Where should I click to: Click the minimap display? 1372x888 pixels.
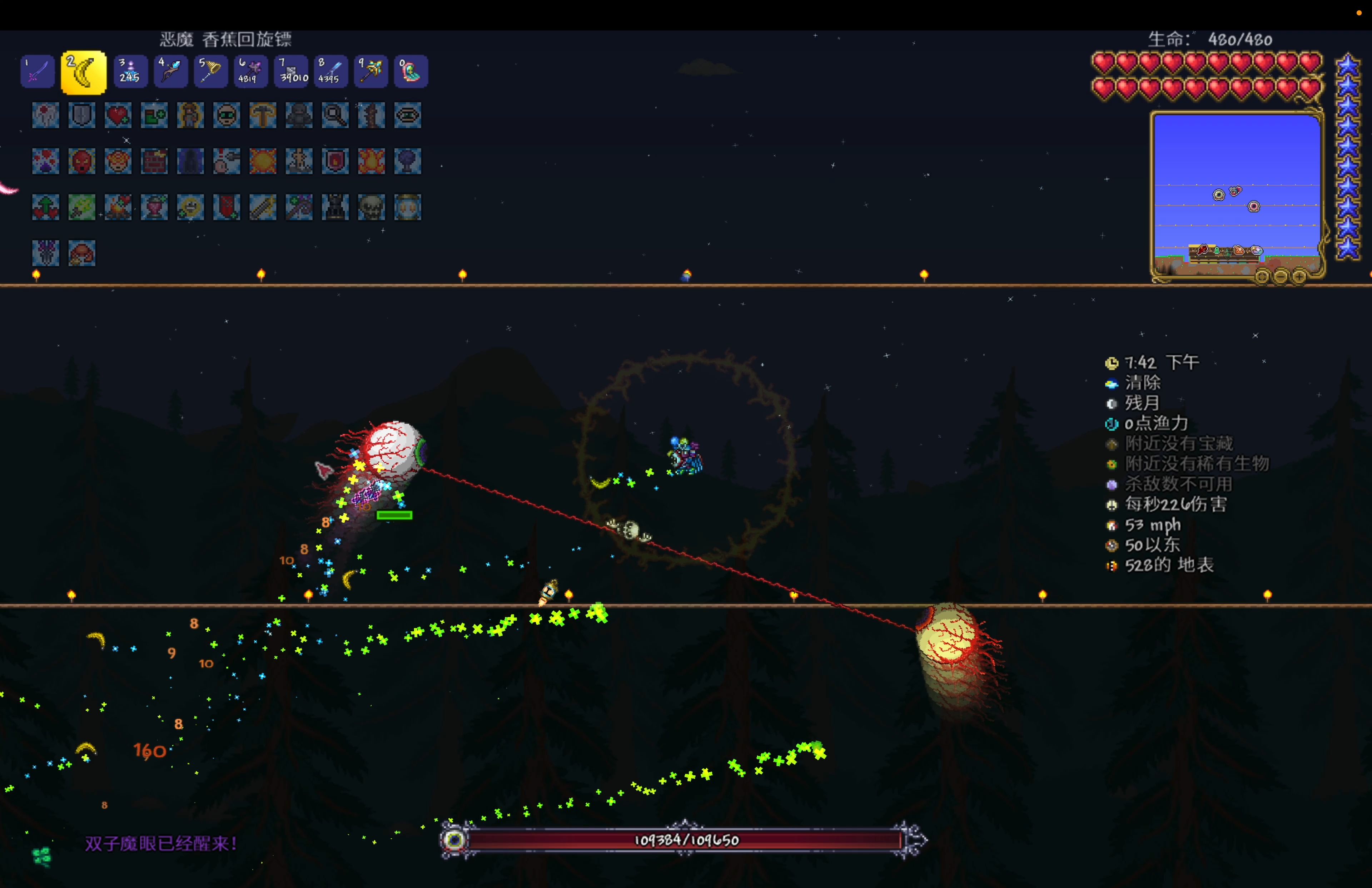[1236, 173]
